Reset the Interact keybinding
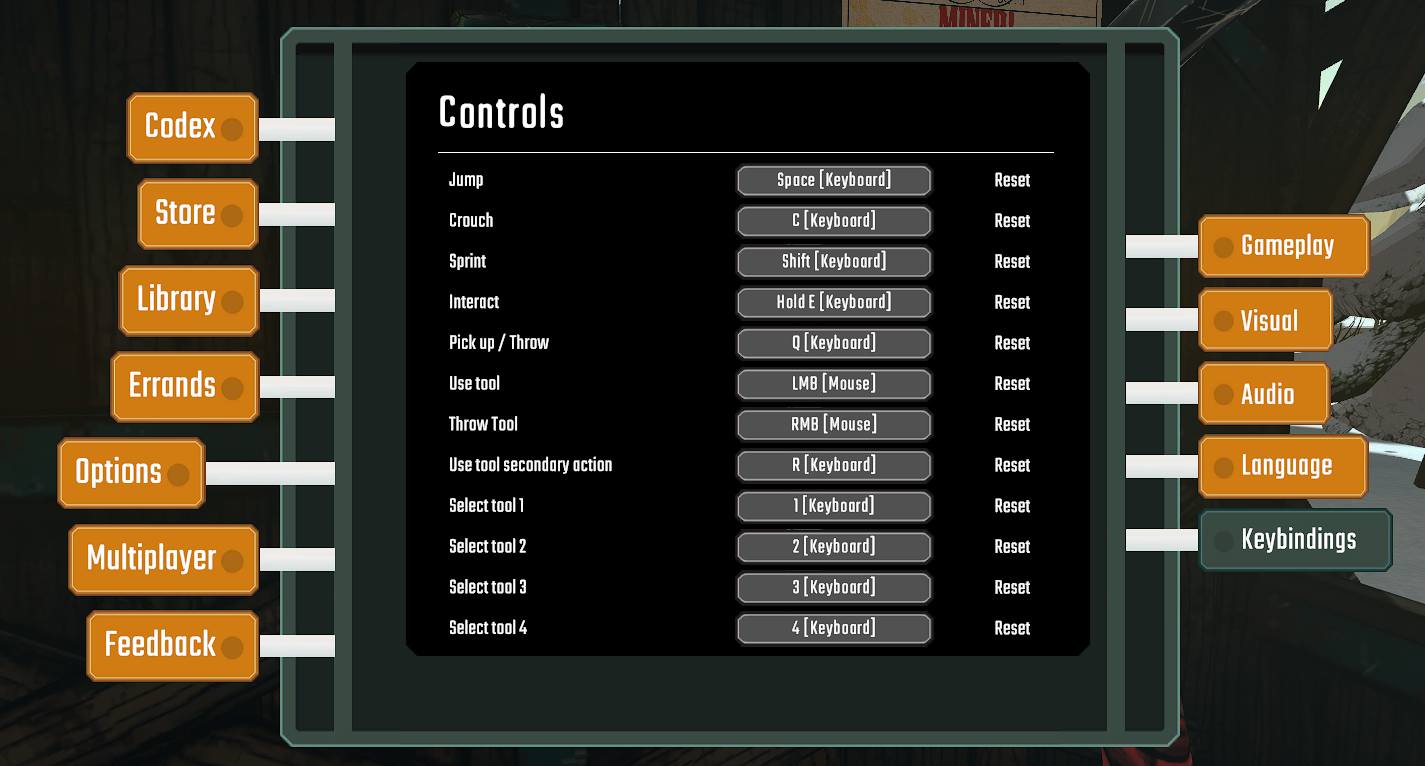The height and width of the screenshot is (766, 1425). (1011, 302)
